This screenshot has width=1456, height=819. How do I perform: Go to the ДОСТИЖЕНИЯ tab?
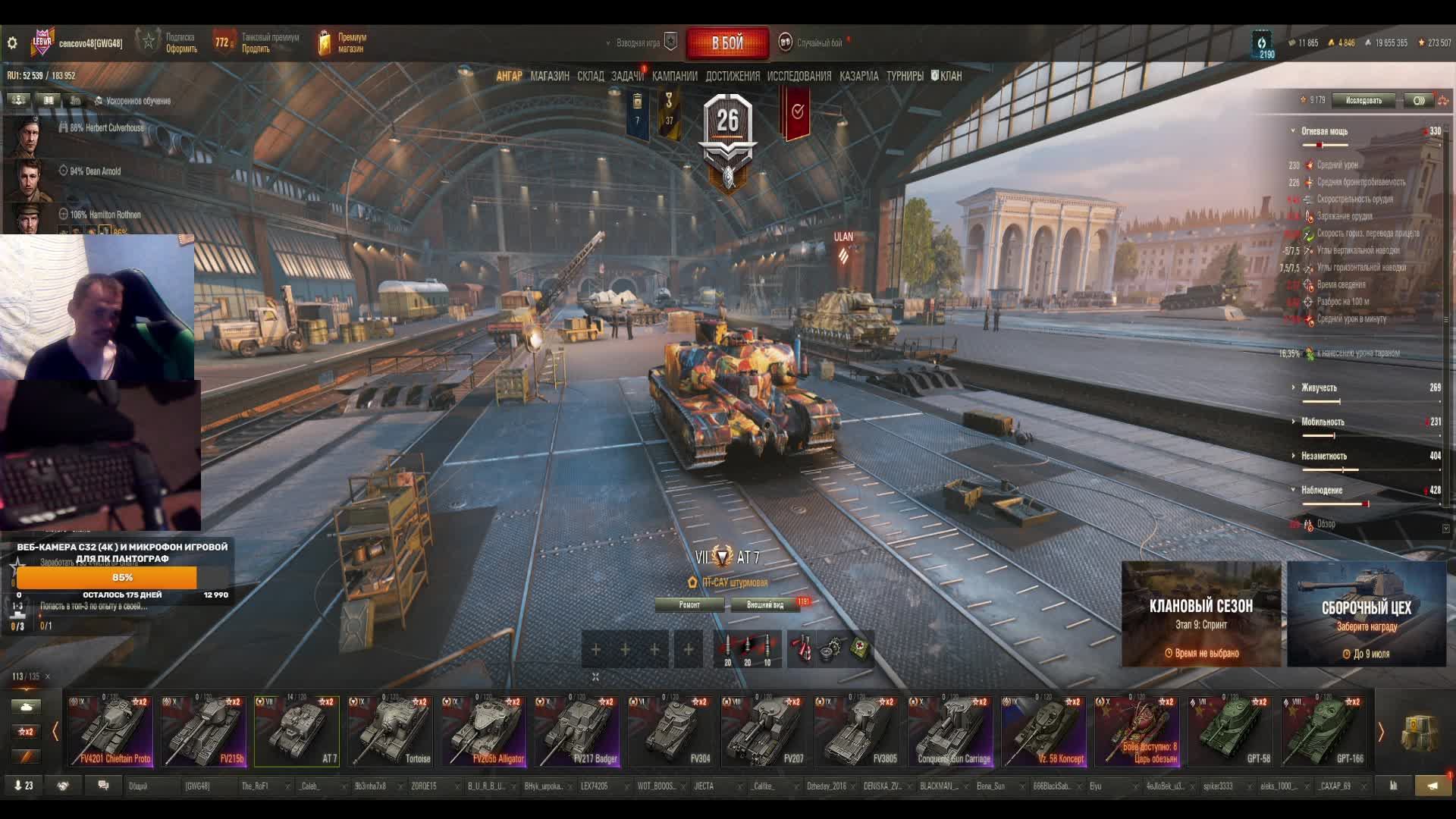pos(732,76)
